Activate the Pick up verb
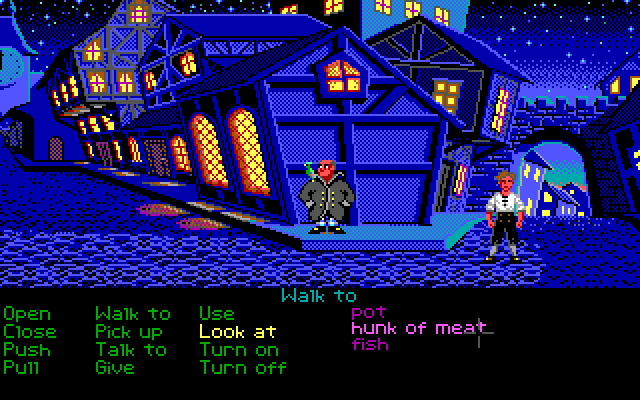This screenshot has height=400, width=640. tap(129, 331)
